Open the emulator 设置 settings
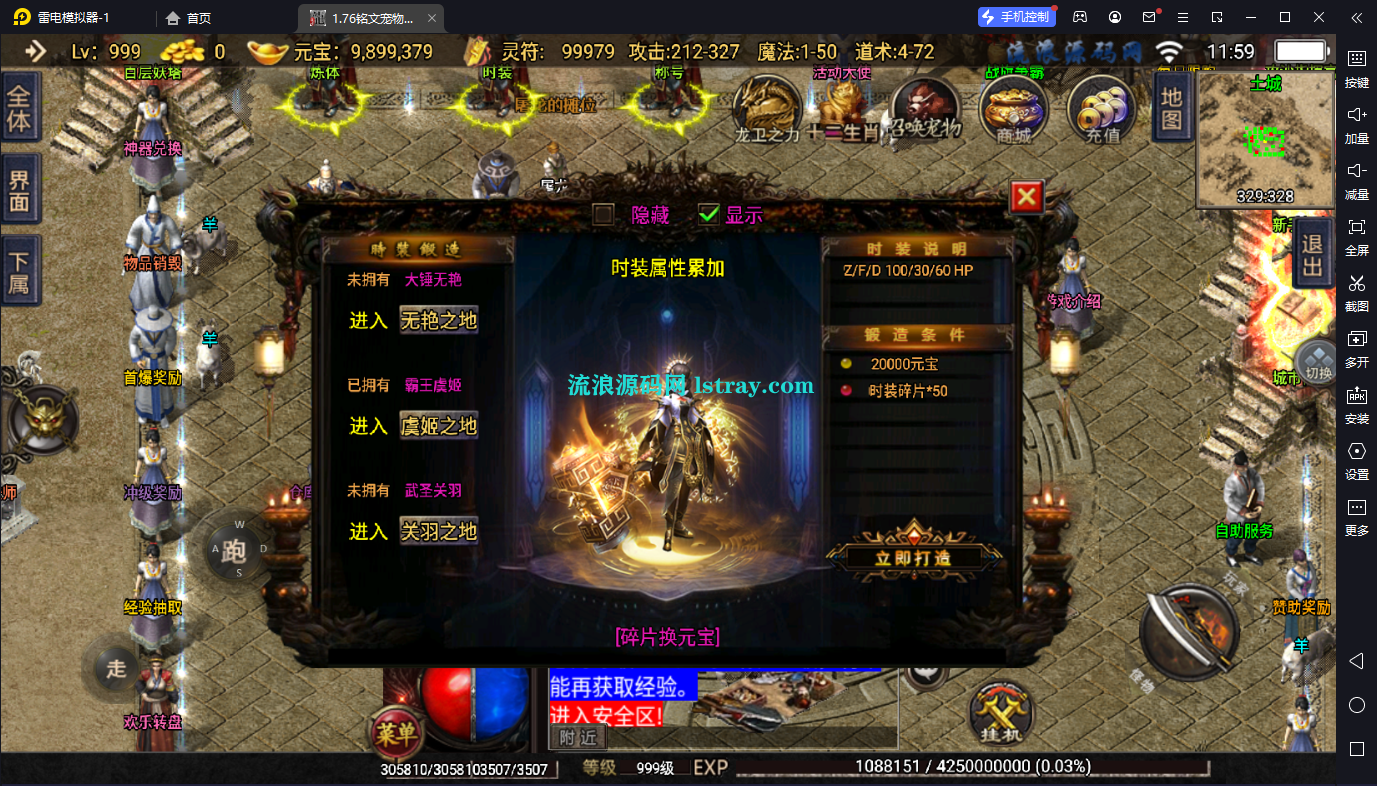The width and height of the screenshot is (1377, 786). [x=1356, y=459]
